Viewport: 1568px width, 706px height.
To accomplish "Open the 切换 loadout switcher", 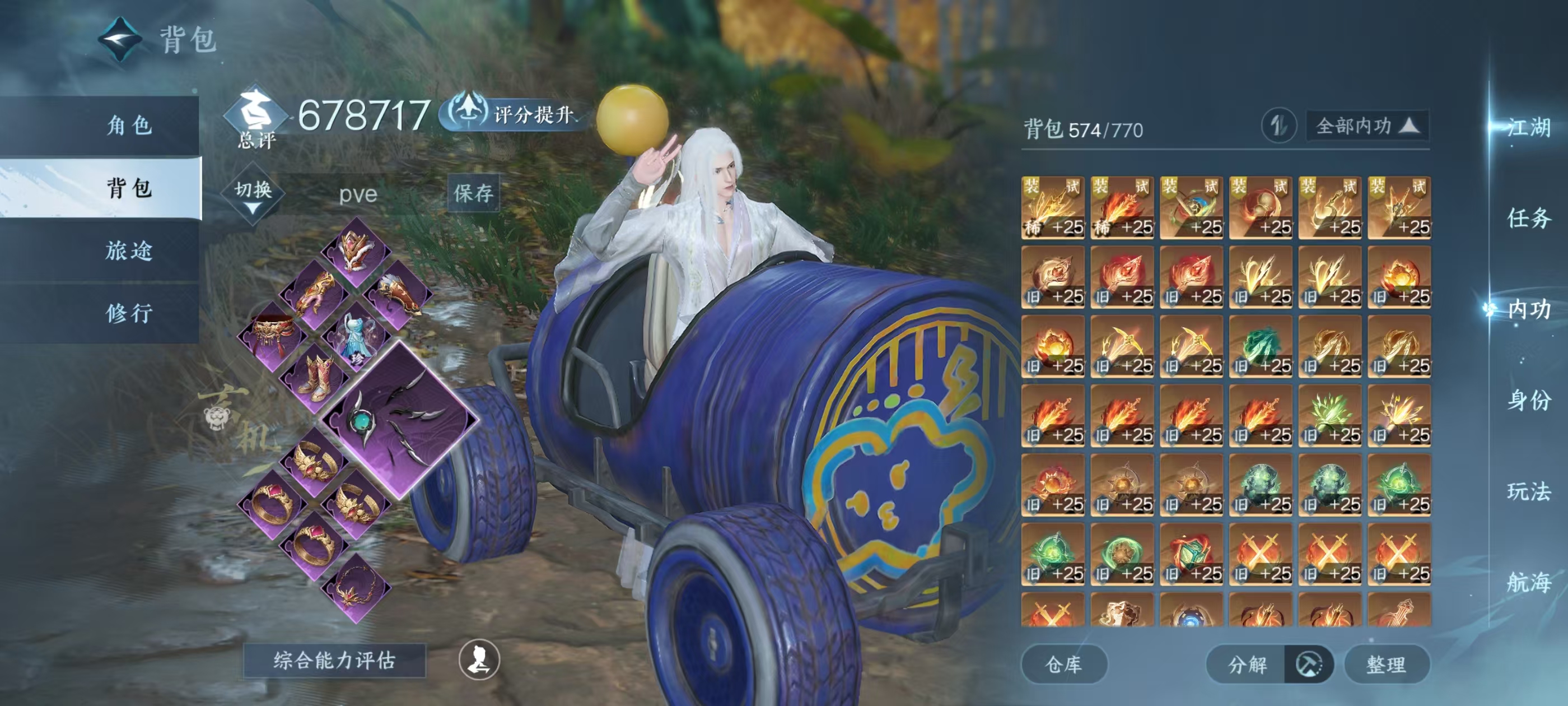I will [x=253, y=194].
